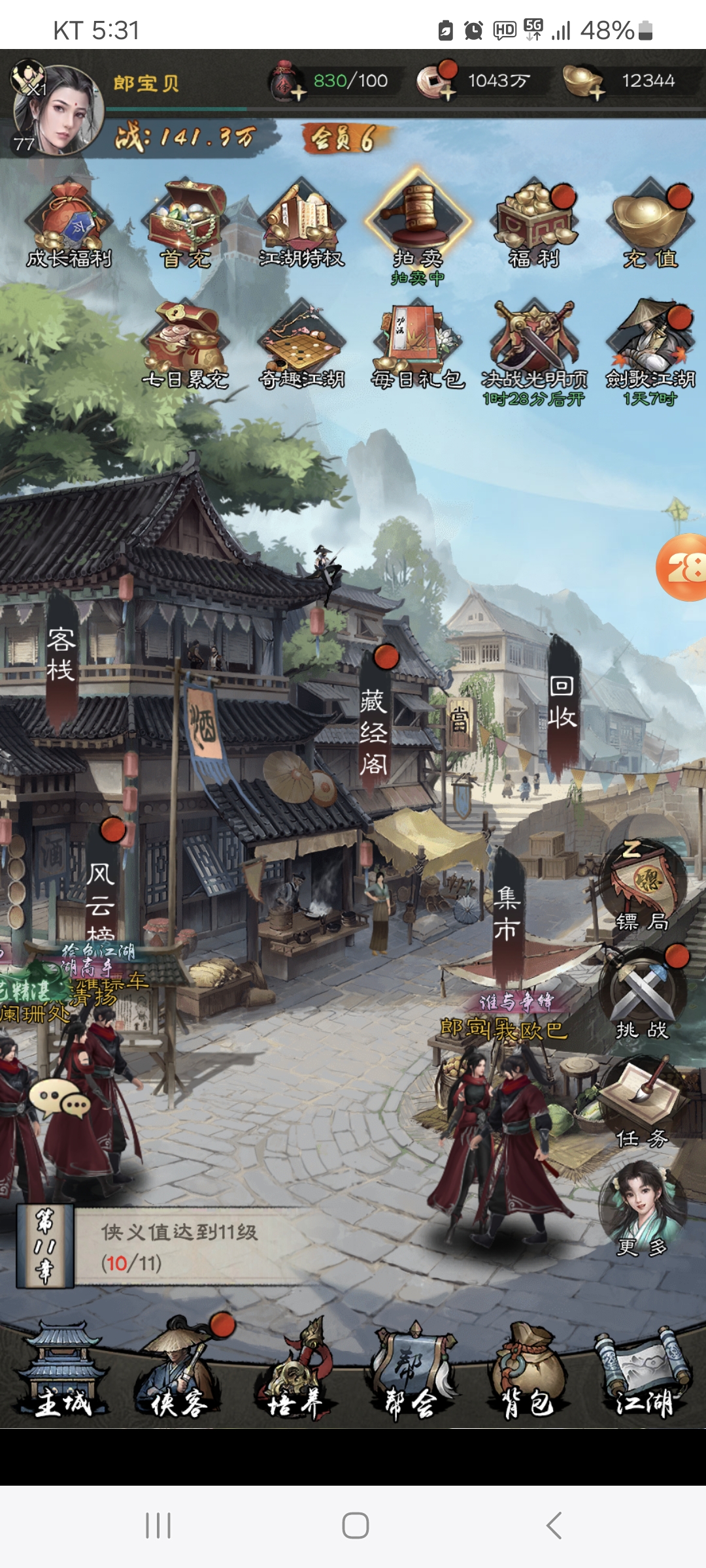Open the 成长福利 growth rewards icon
The width and height of the screenshot is (706, 1568).
[x=69, y=225]
